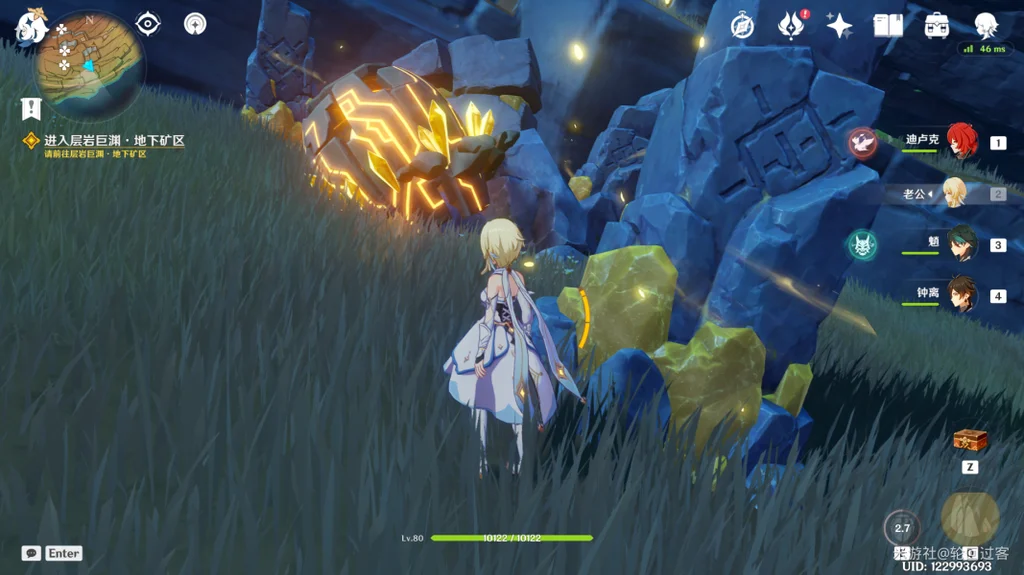This screenshot has width=1024, height=575.
Task: Open the Paimon main menu
Action: [30, 27]
